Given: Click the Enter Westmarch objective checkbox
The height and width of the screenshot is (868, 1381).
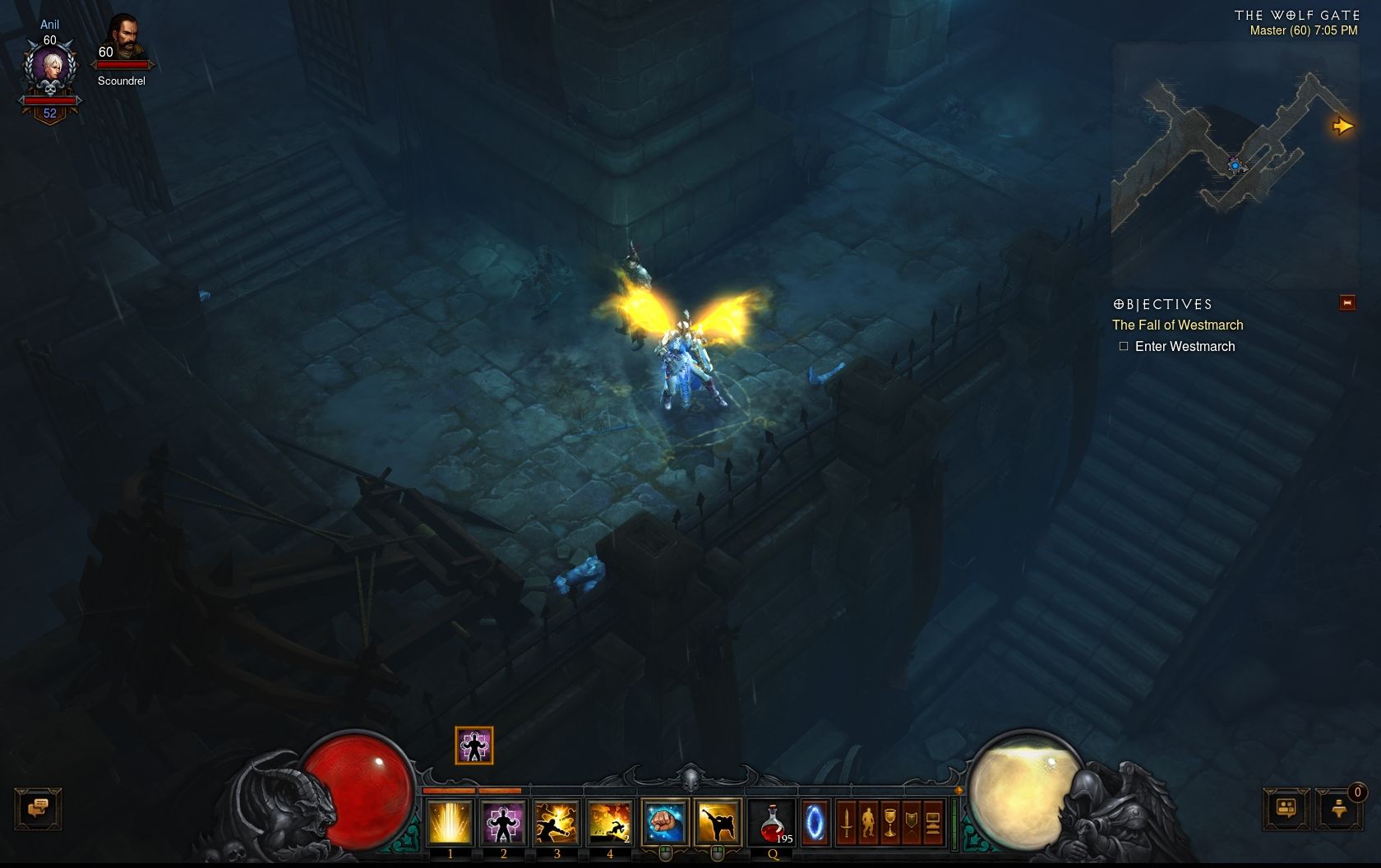Looking at the screenshot, I should [x=1124, y=345].
